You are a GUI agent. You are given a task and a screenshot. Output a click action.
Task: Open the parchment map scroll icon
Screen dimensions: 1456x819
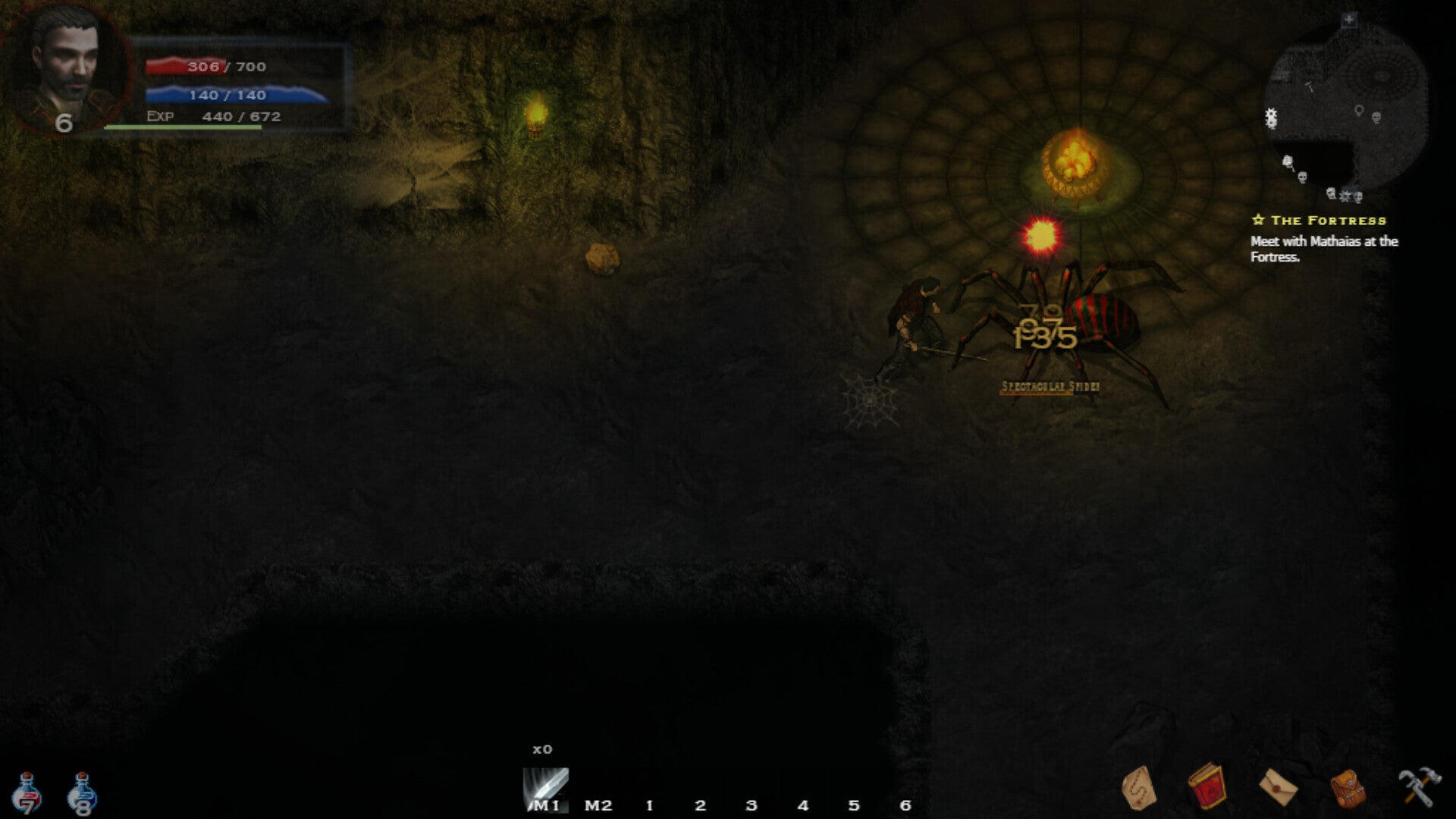[1137, 788]
